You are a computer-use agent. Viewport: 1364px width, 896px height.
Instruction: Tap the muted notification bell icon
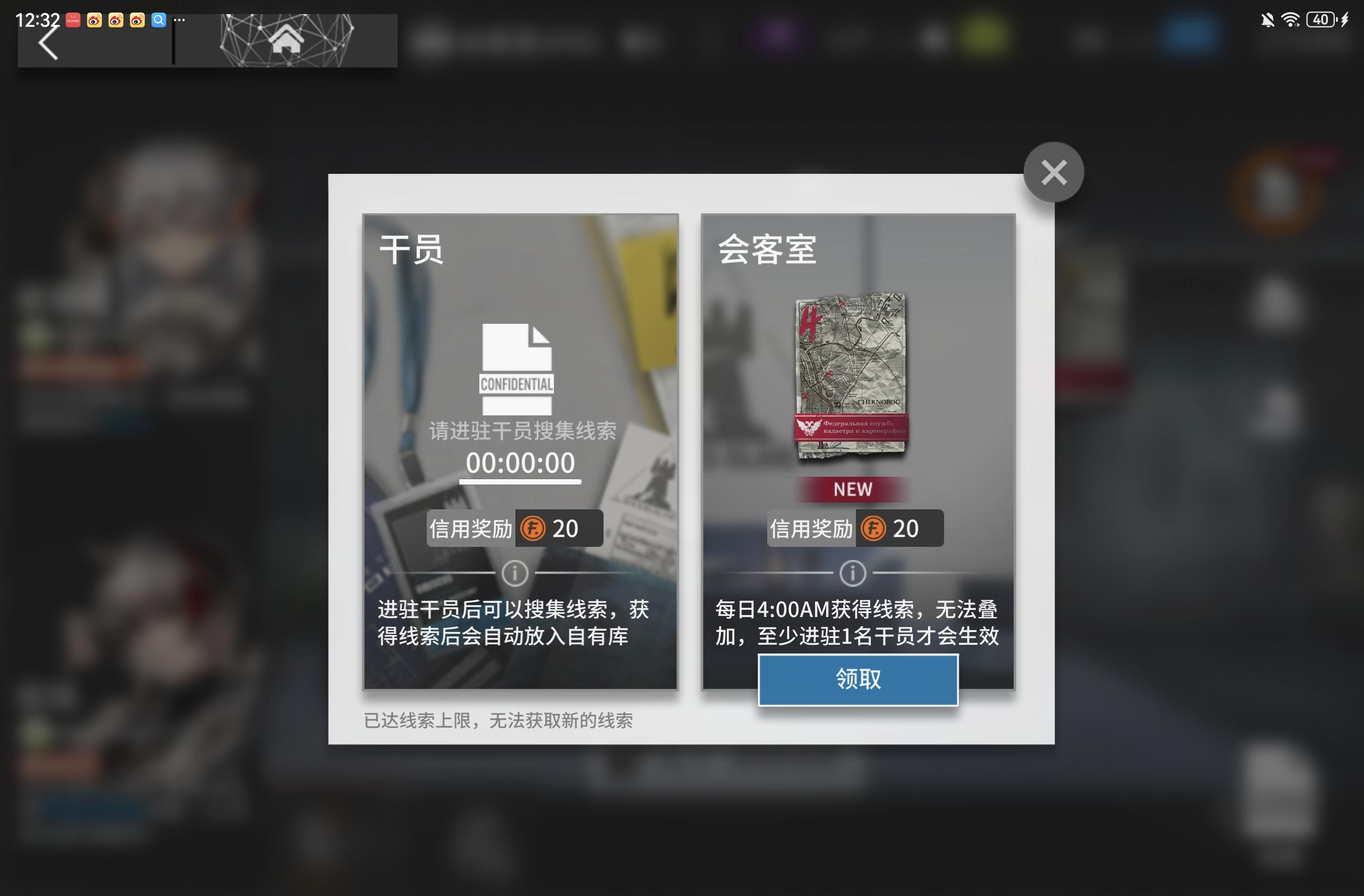pos(1268,19)
